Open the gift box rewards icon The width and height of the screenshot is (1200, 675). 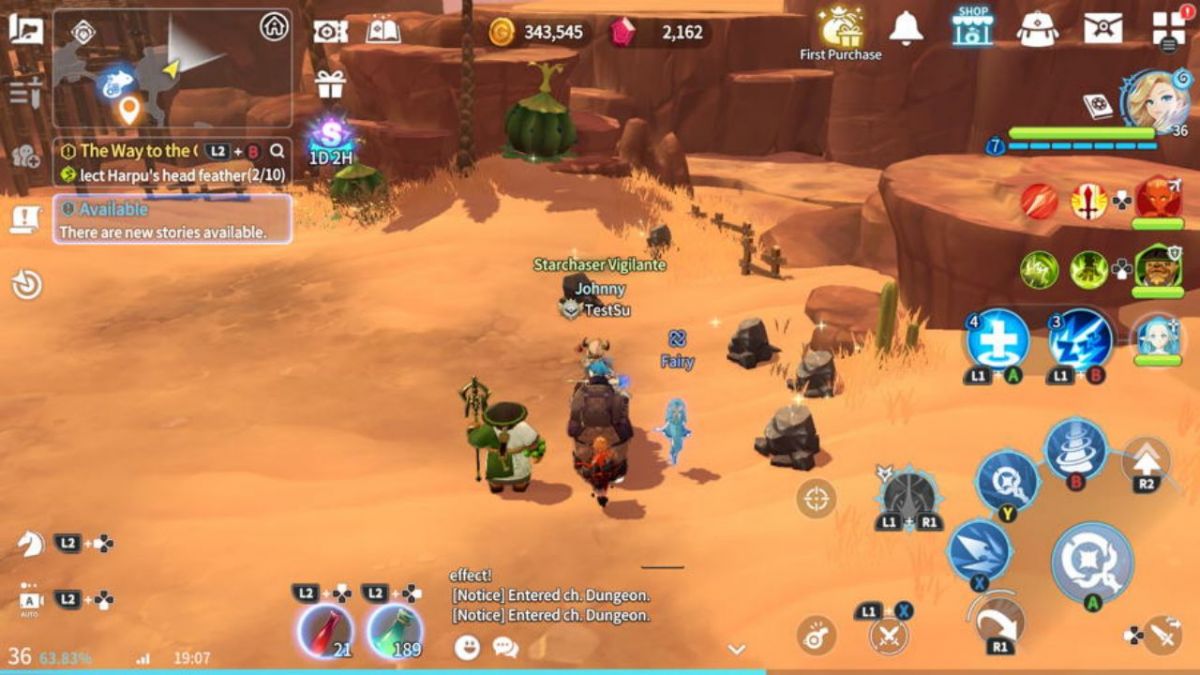[330, 84]
